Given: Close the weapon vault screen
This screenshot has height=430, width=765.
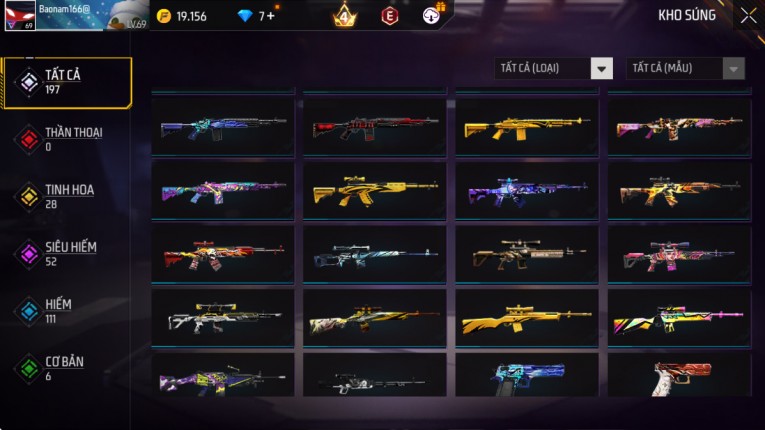Looking at the screenshot, I should 748,15.
